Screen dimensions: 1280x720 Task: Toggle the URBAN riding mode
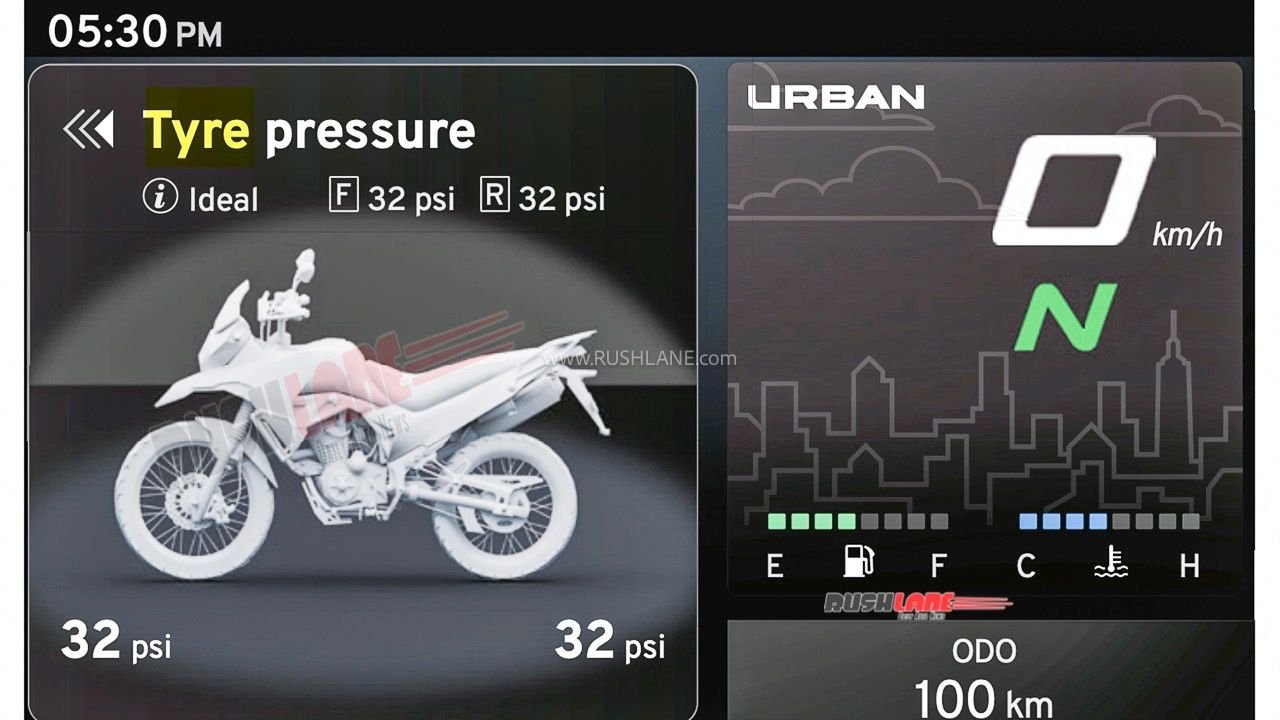[837, 96]
